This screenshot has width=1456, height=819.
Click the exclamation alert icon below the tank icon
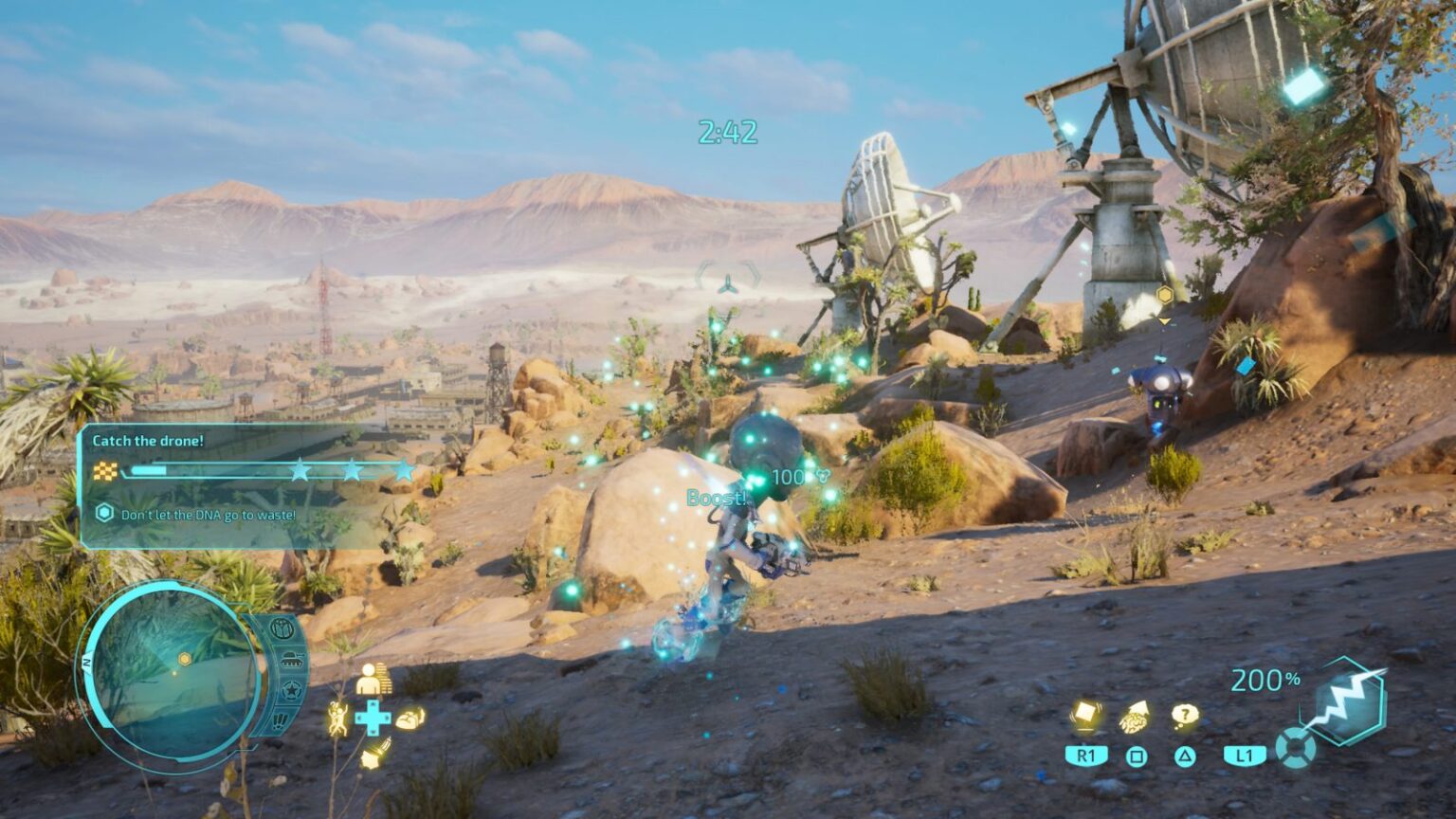coord(279,720)
